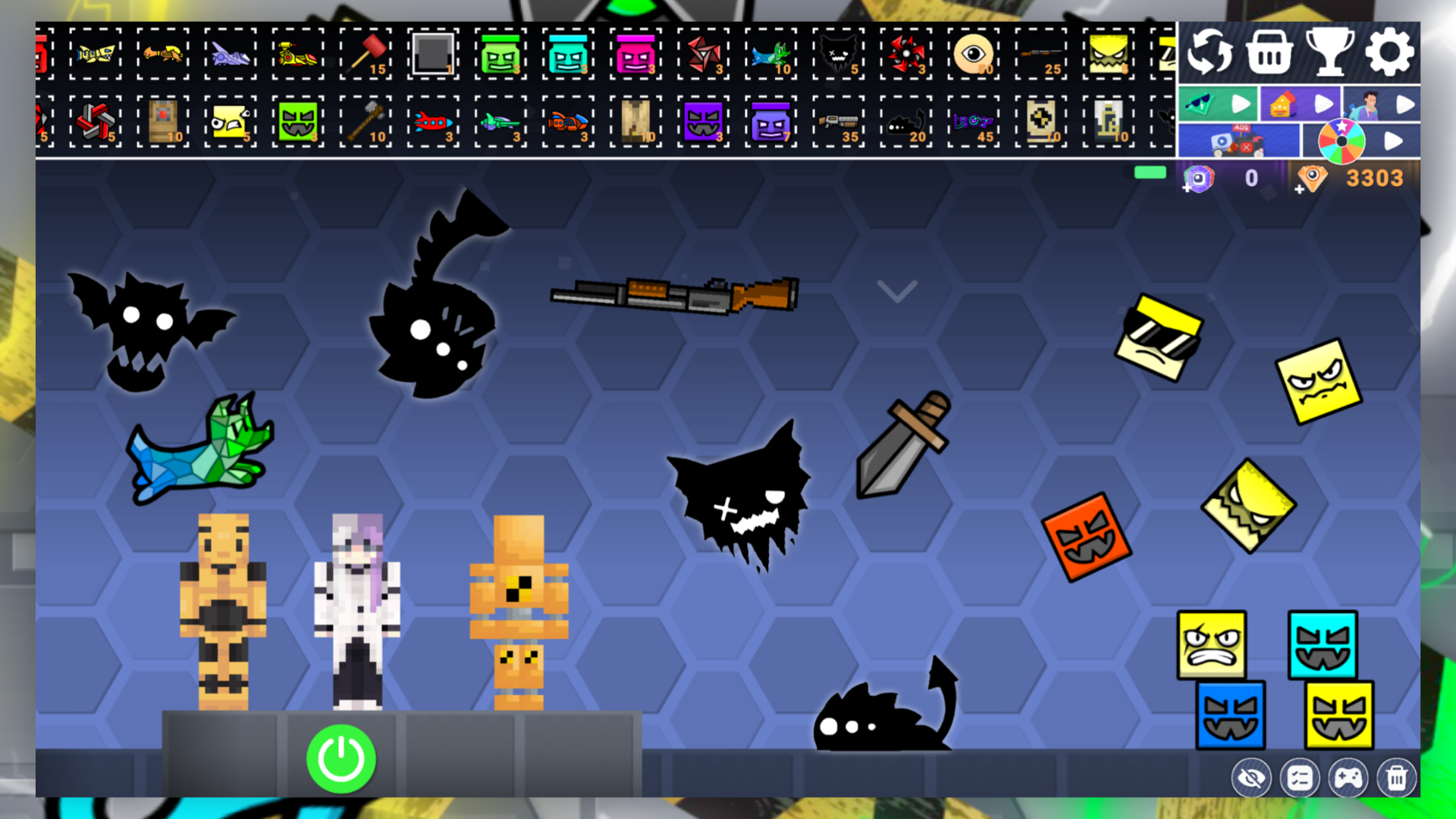Viewport: 1456px width, 819px height.
Task: Open the gamepad game mode menu
Action: (1349, 777)
